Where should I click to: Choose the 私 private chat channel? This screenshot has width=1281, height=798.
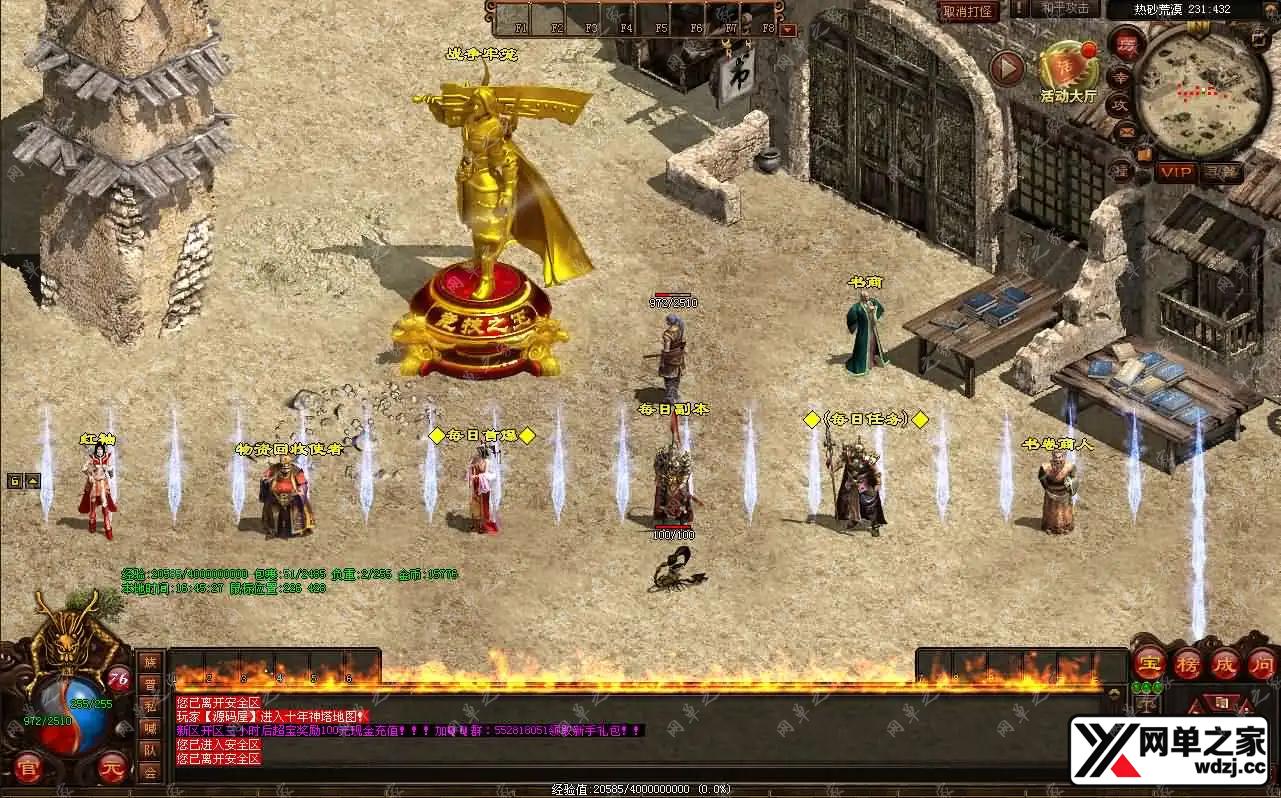[x=150, y=706]
